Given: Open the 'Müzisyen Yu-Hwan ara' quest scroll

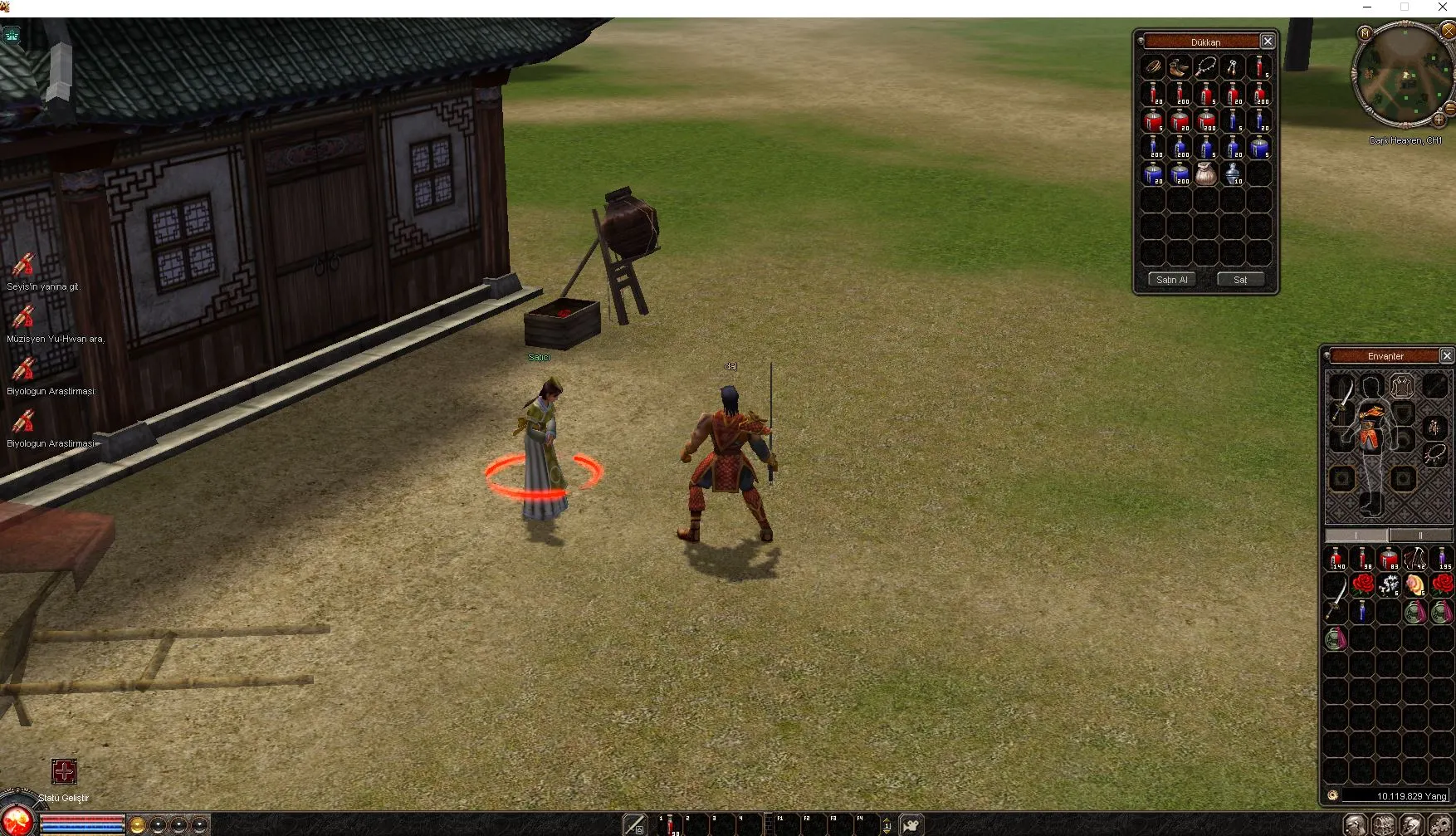Looking at the screenshot, I should (x=23, y=318).
